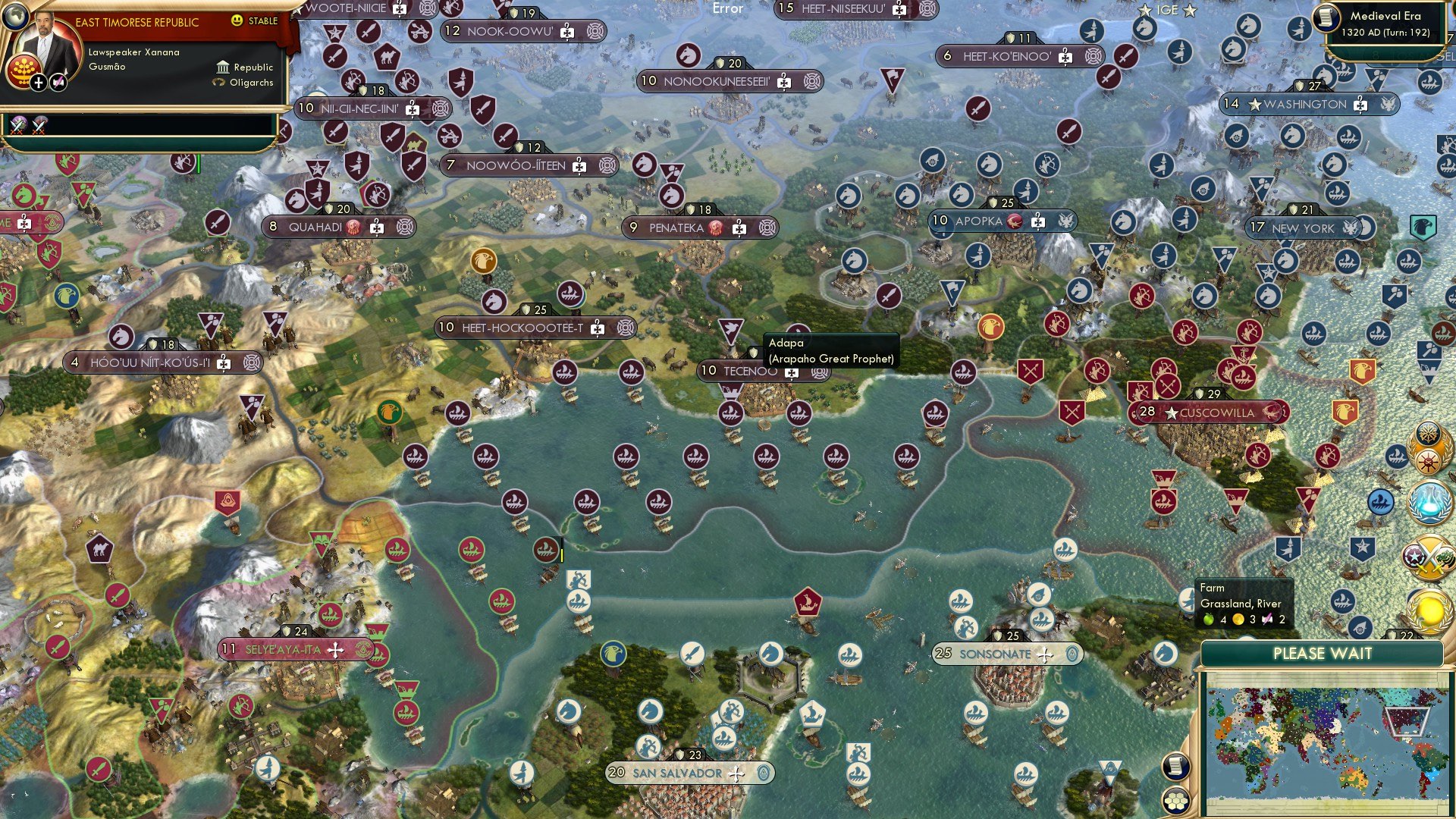
Task: Click the plus icon under the leader portrait
Action: coord(39,82)
